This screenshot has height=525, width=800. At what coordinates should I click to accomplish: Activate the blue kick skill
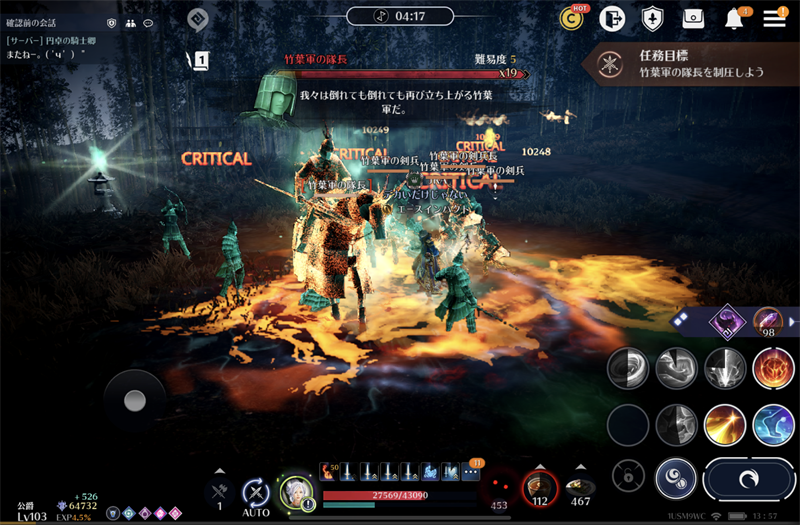tap(773, 425)
